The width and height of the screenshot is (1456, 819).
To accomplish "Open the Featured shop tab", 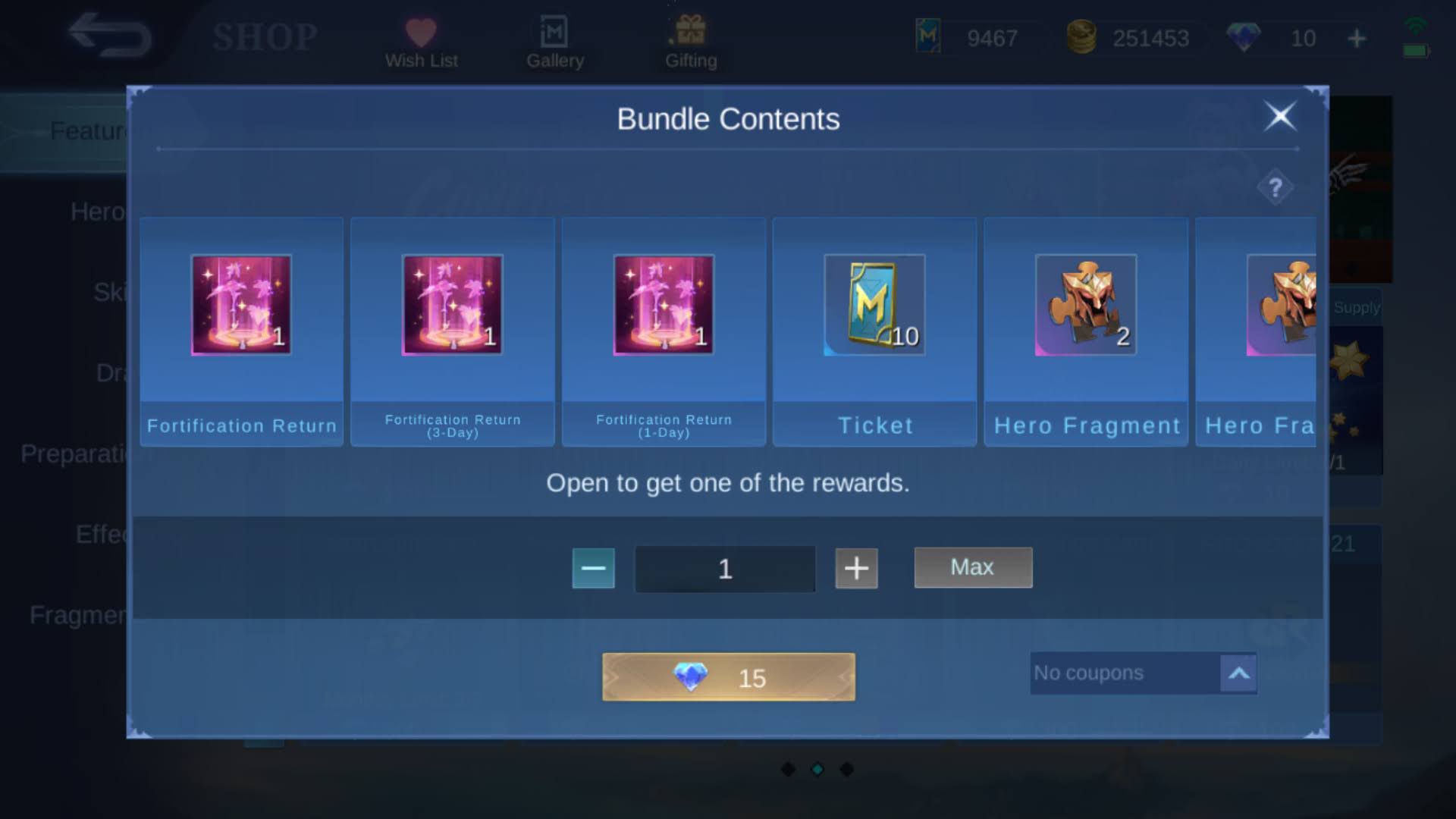I will (x=91, y=130).
